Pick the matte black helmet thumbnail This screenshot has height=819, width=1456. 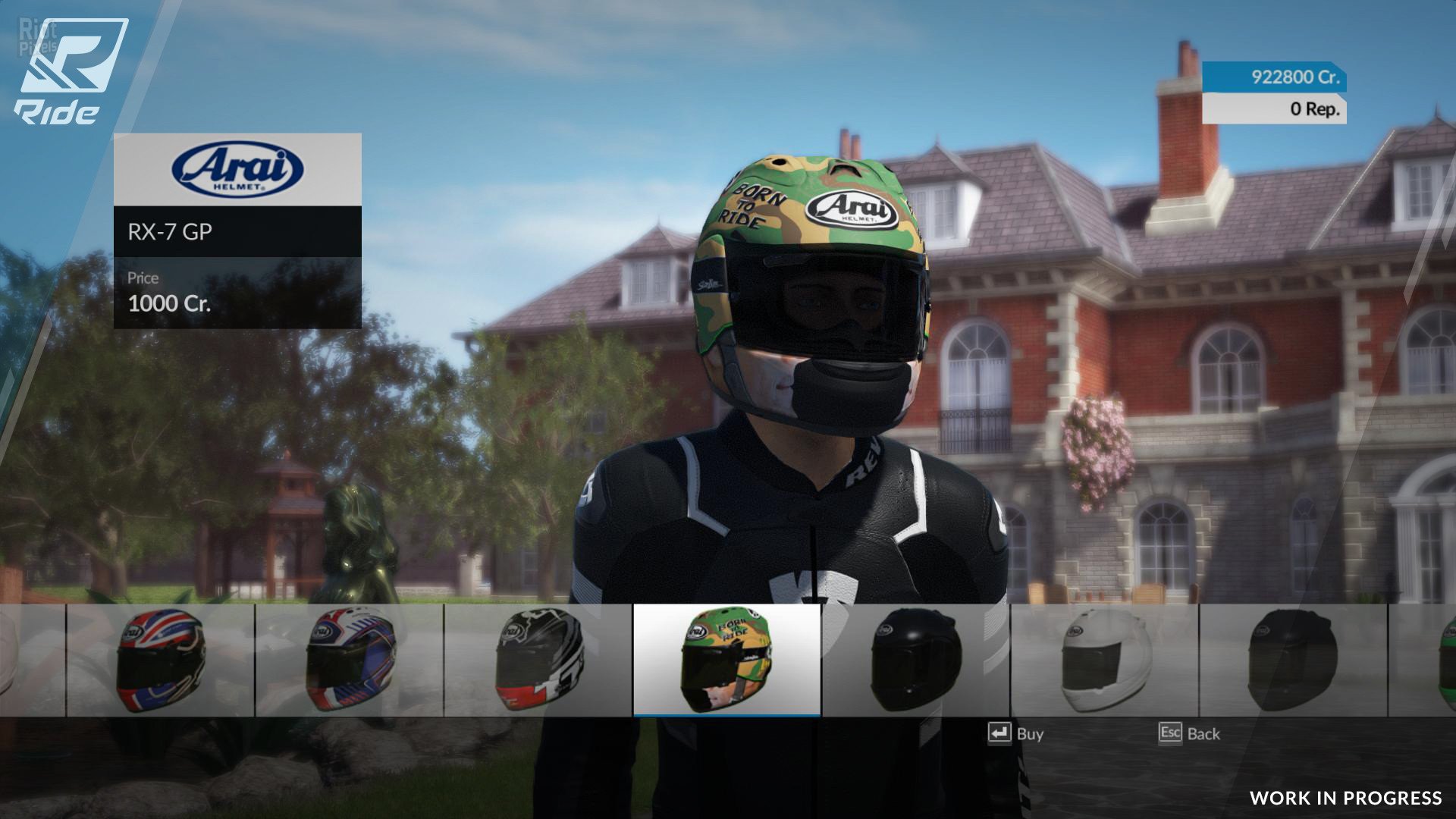click(x=1293, y=660)
